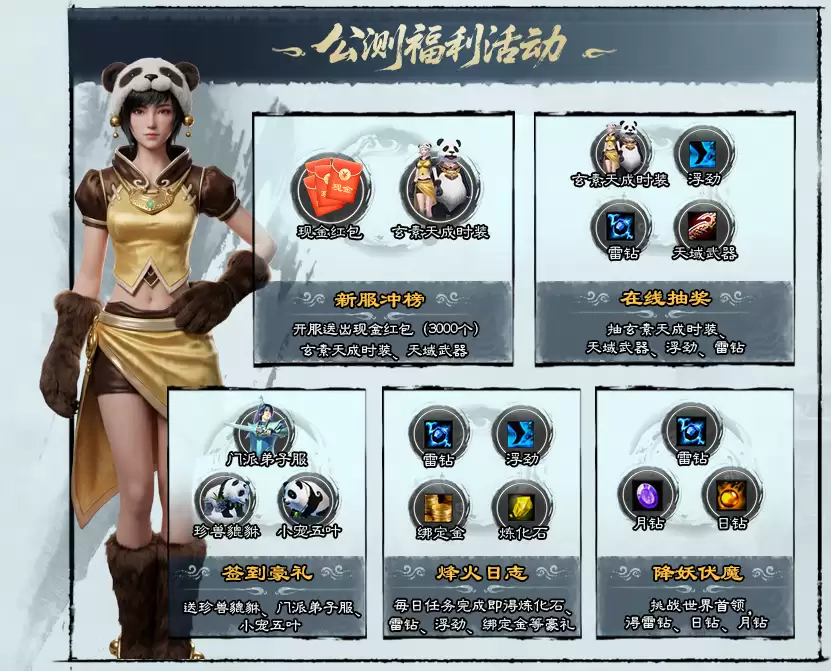Open the 新服冲榜 event title

(x=384, y=298)
